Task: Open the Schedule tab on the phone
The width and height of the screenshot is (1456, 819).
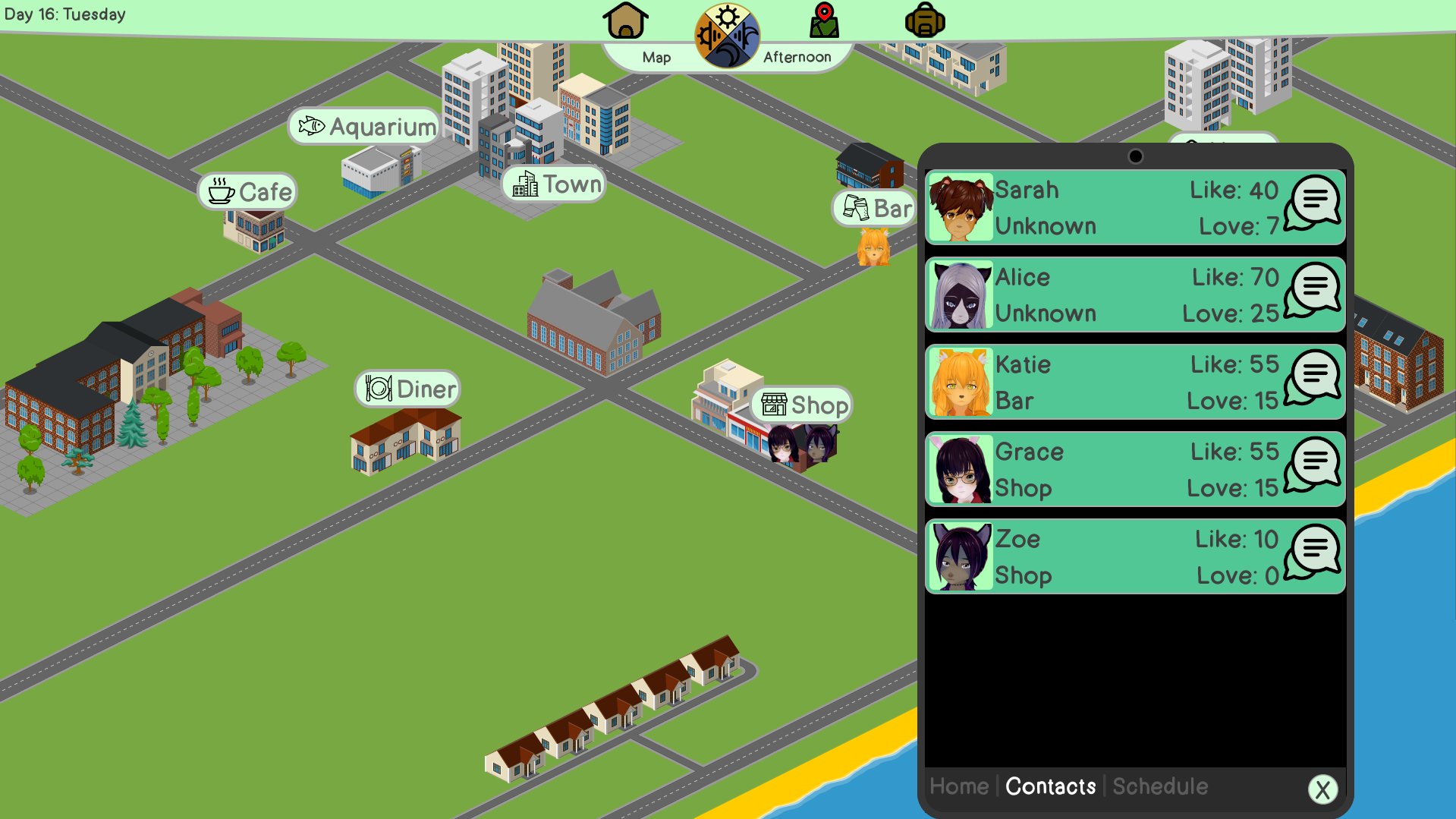Action: 1159,786
